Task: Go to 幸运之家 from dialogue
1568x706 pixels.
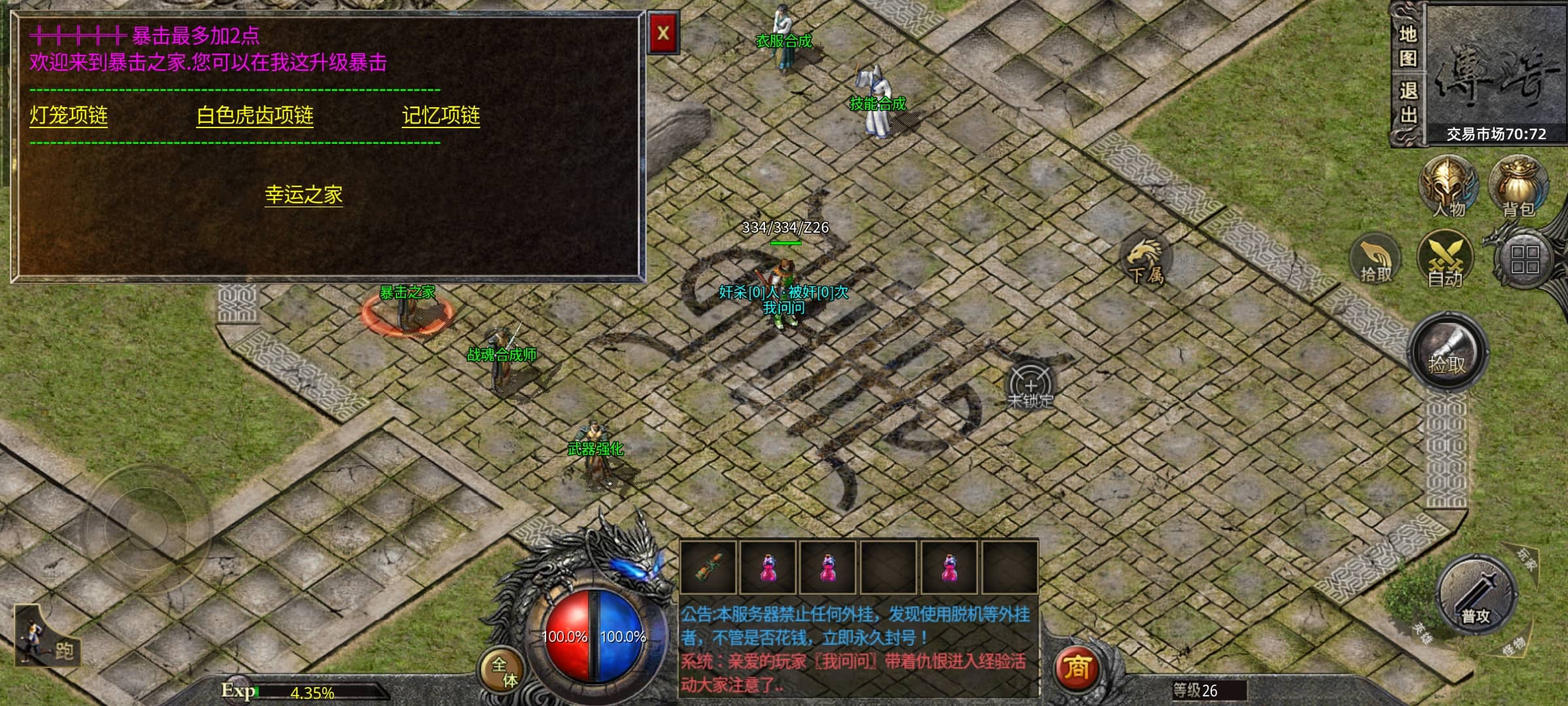Action: [x=304, y=195]
